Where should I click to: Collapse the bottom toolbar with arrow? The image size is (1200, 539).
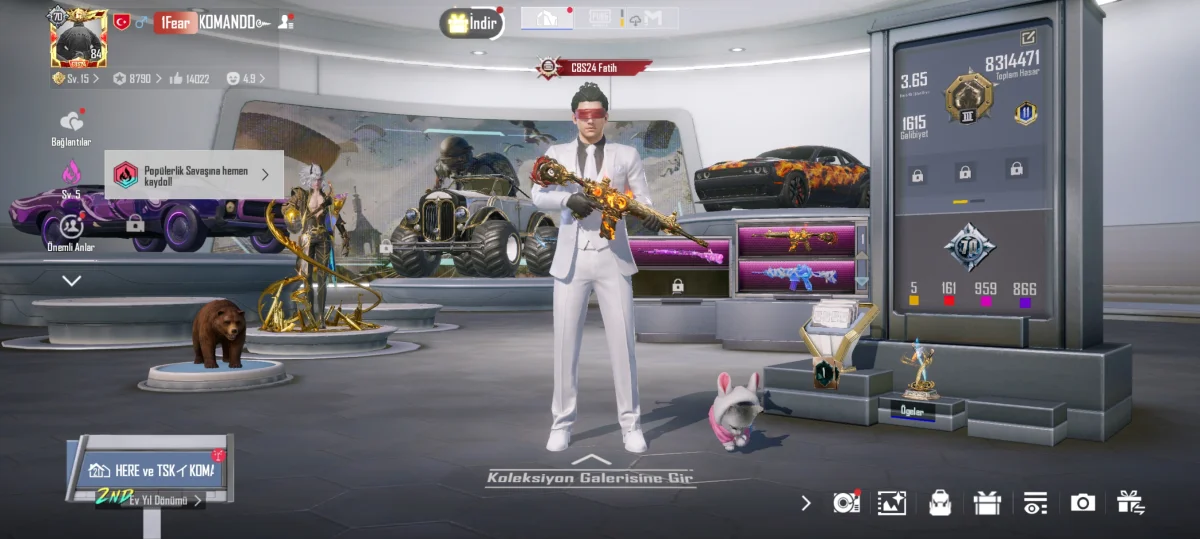pyautogui.click(x=806, y=503)
